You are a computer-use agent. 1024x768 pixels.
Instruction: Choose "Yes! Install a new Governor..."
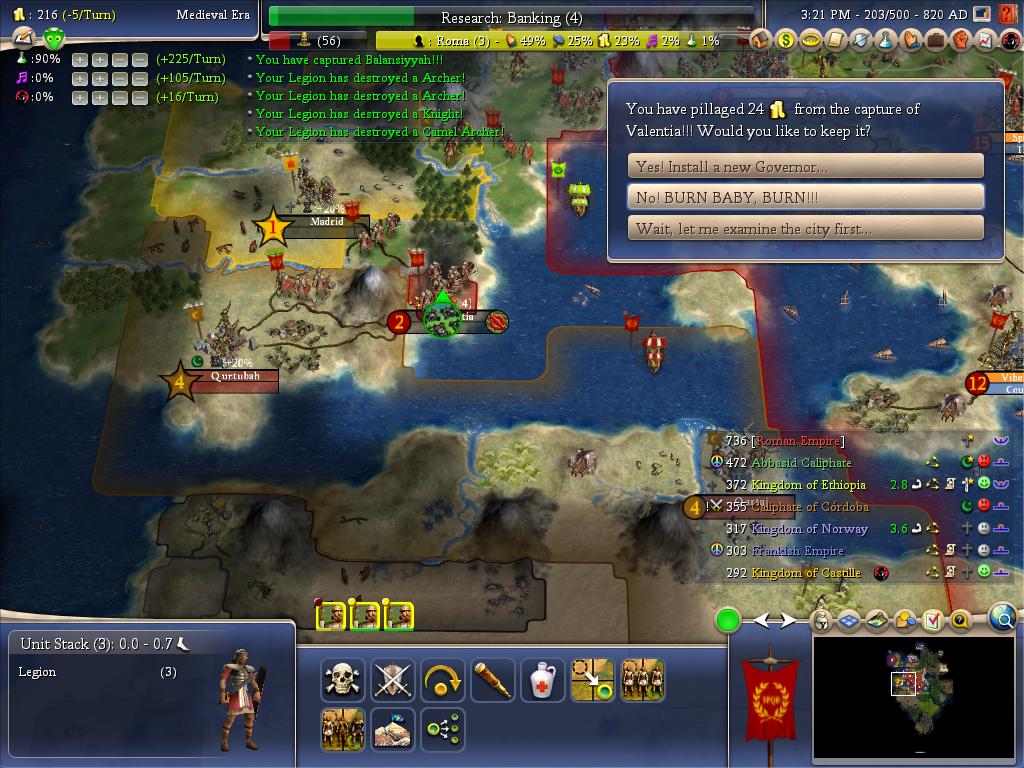pyautogui.click(x=805, y=166)
